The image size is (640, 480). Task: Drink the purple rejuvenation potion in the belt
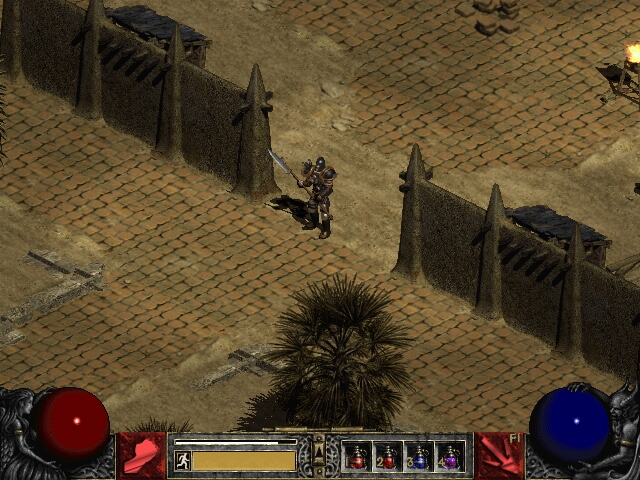tap(449, 457)
